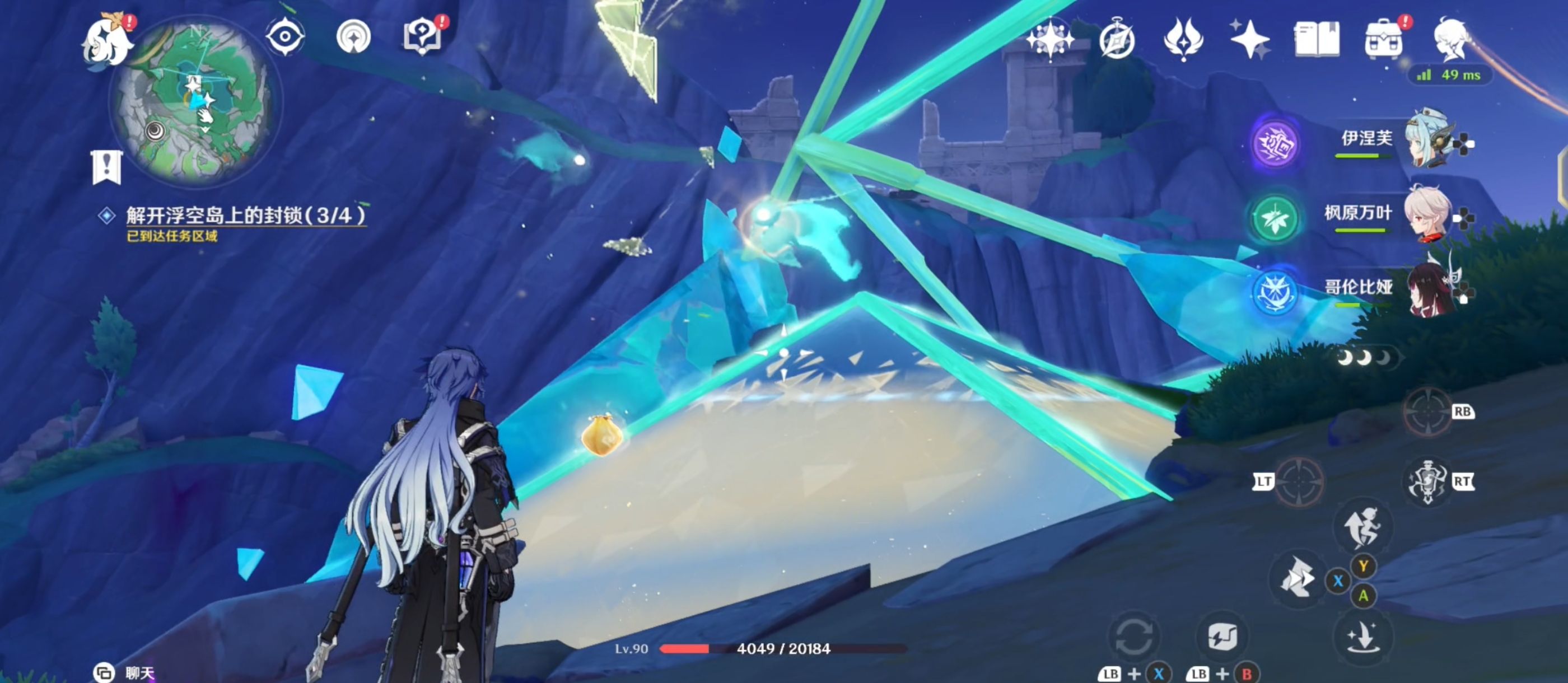Open the character profile head icon
Image resolution: width=1568 pixels, height=683 pixels.
(1452, 40)
